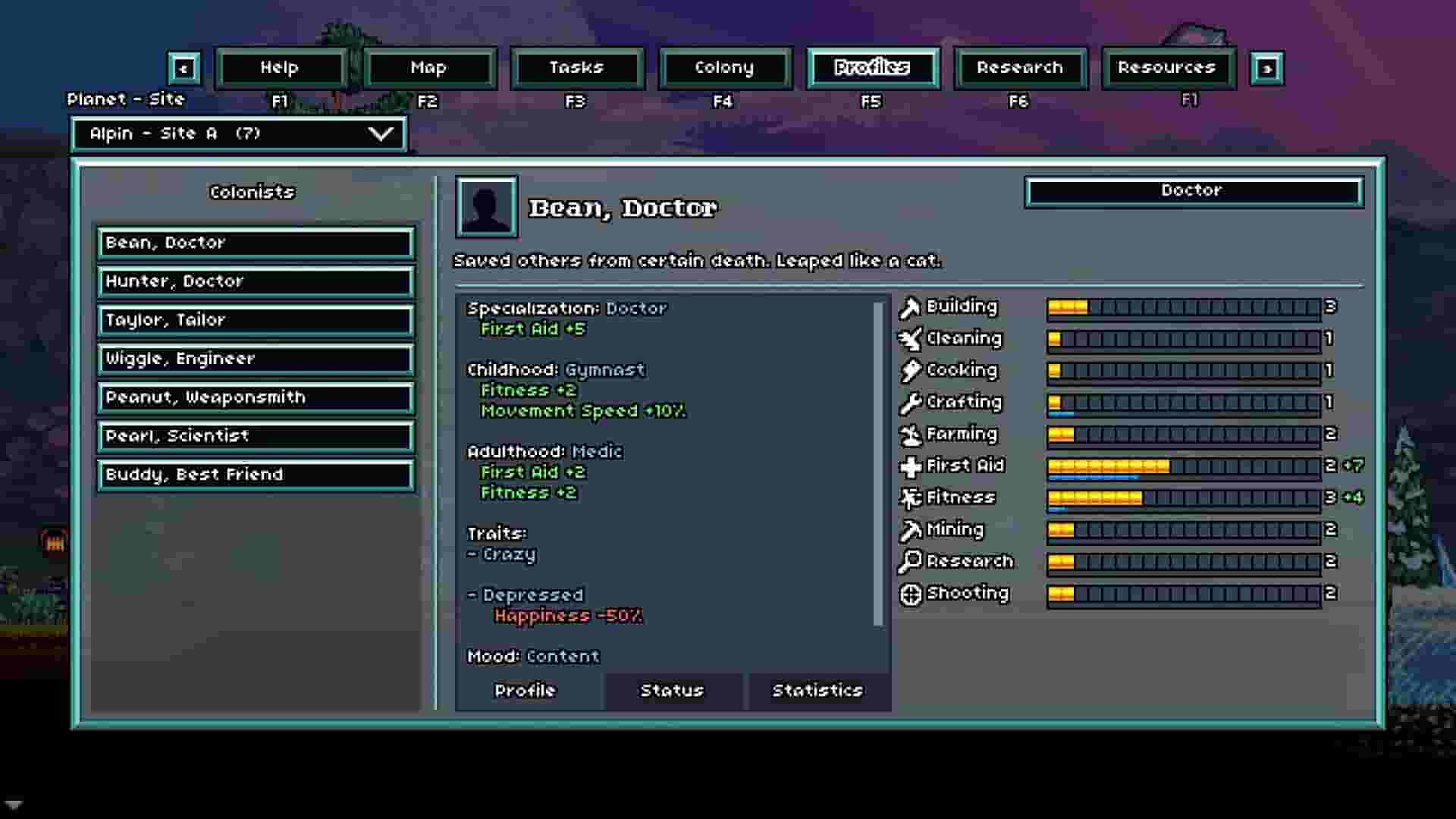Click the First Aid cross icon
1456x819 pixels.
[x=909, y=466]
